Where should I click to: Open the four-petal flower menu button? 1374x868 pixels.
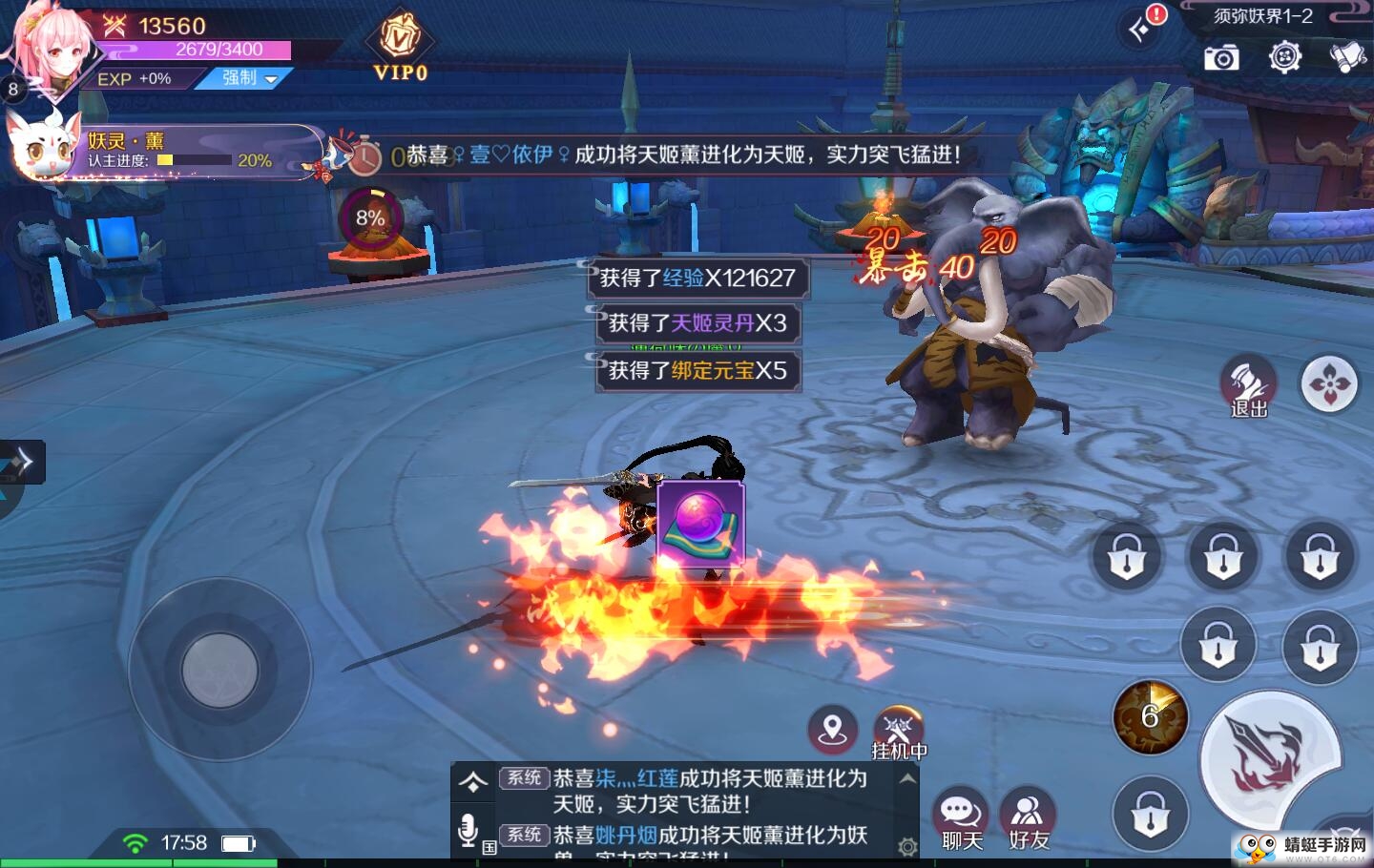tap(1329, 384)
